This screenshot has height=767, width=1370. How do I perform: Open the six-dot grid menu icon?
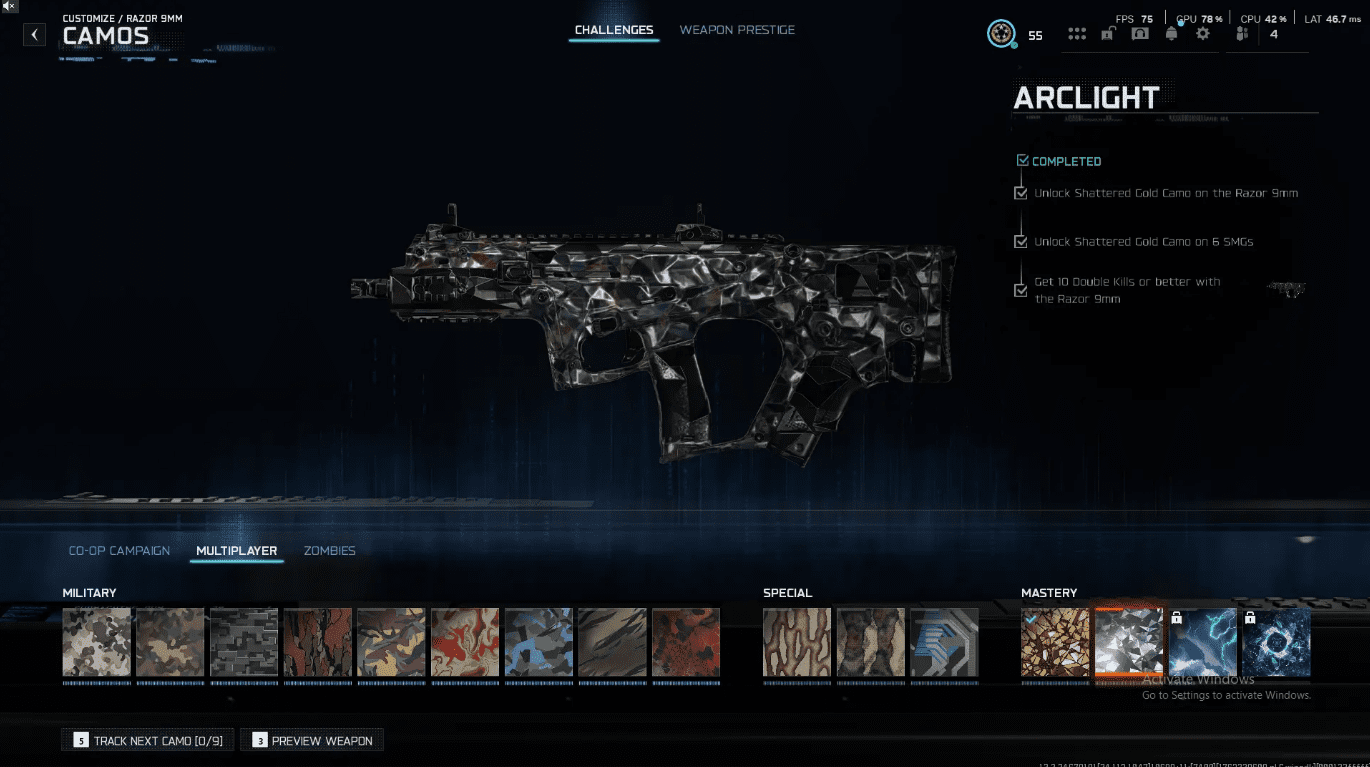(x=1077, y=34)
